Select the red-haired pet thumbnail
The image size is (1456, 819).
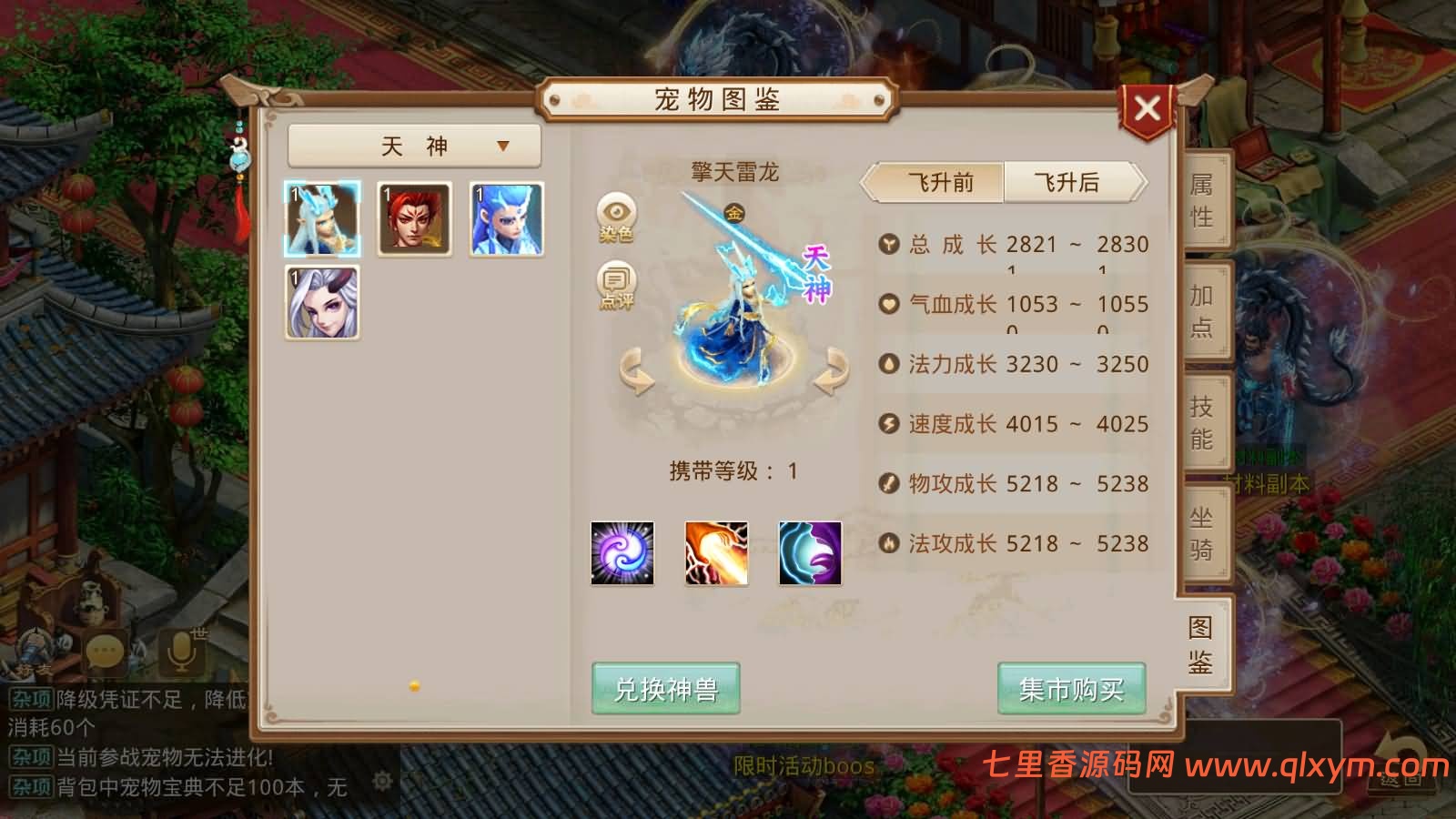414,218
